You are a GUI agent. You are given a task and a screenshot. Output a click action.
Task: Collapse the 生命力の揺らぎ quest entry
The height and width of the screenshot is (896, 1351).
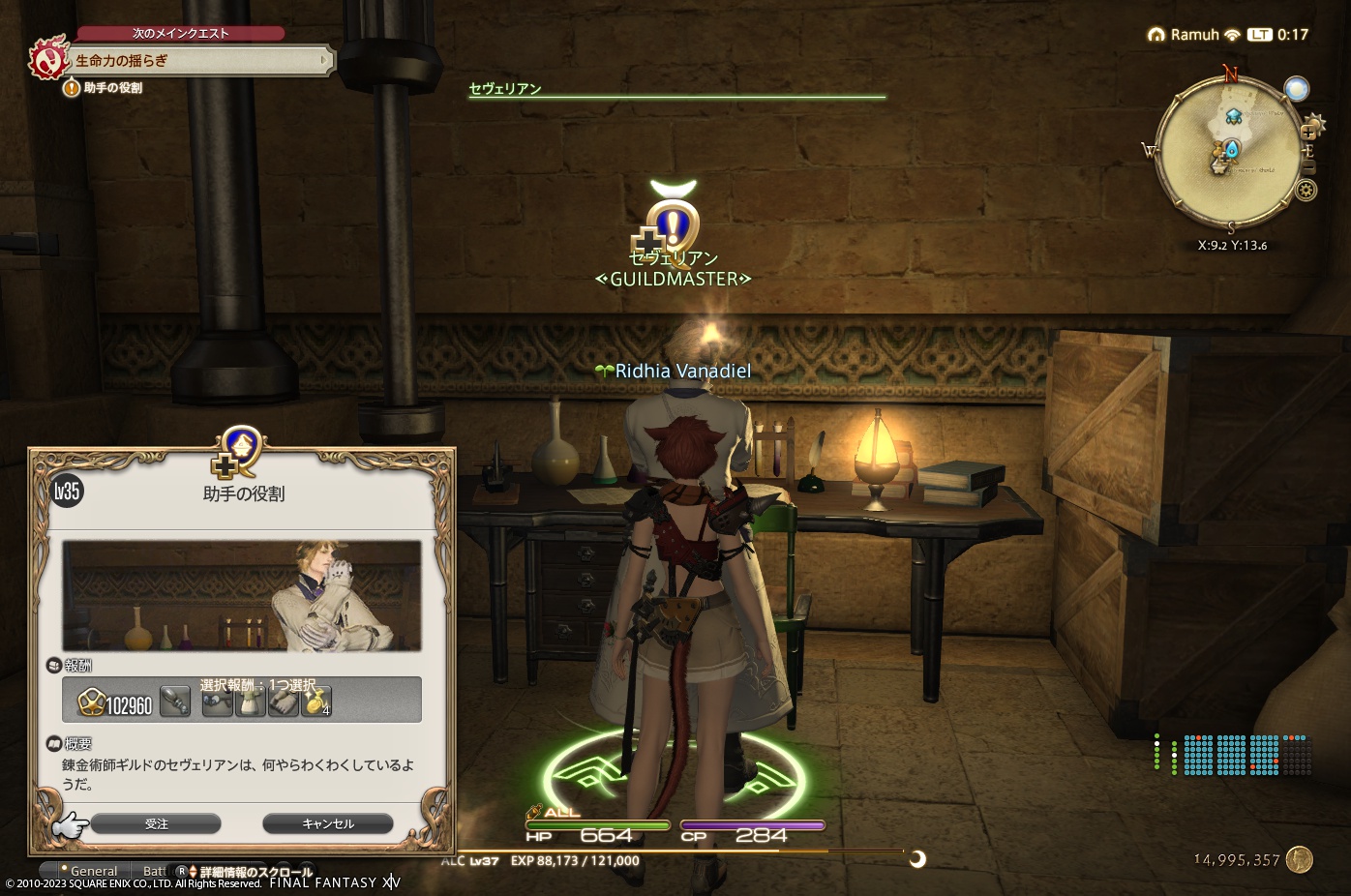(x=323, y=60)
